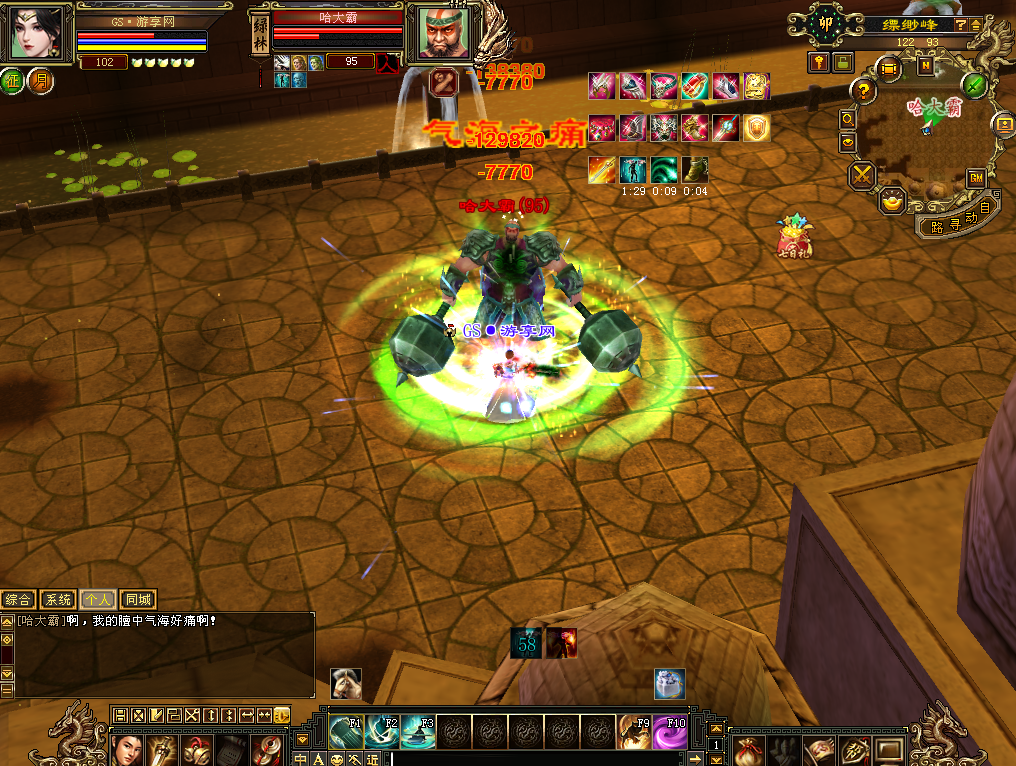Image resolution: width=1016 pixels, height=766 pixels.
Task: Use the F3 skill on the hotbar
Action: (418, 733)
